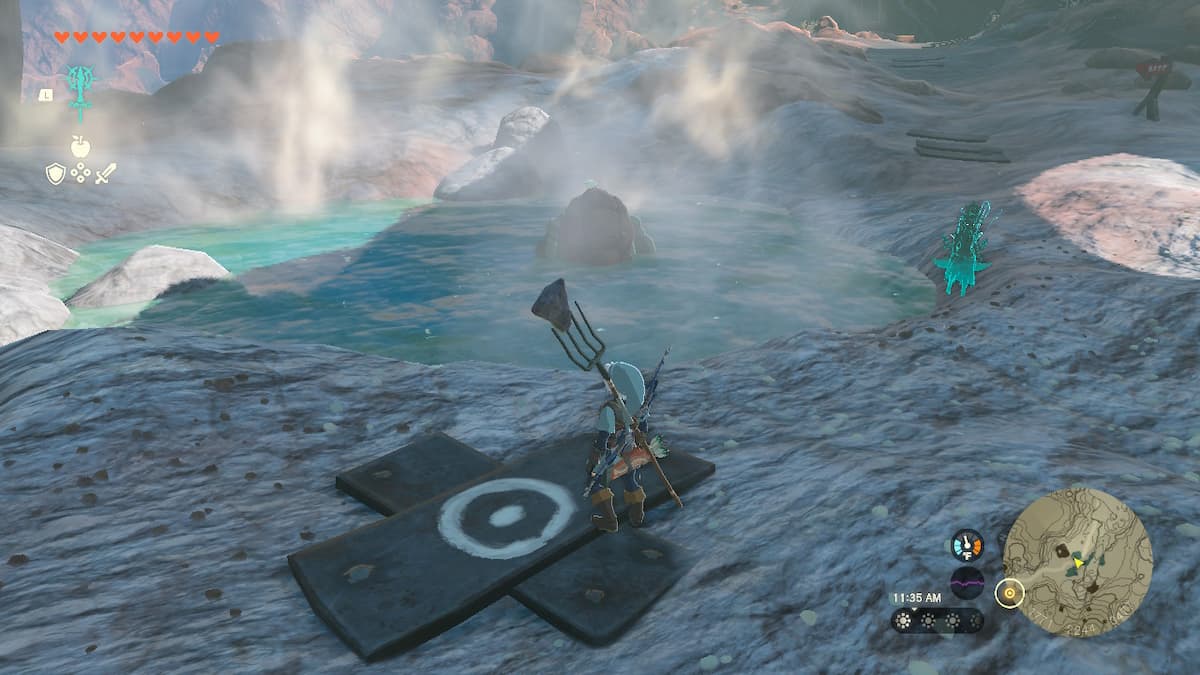Select the shield quick-swap icon
This screenshot has width=1200, height=675.
(x=56, y=174)
